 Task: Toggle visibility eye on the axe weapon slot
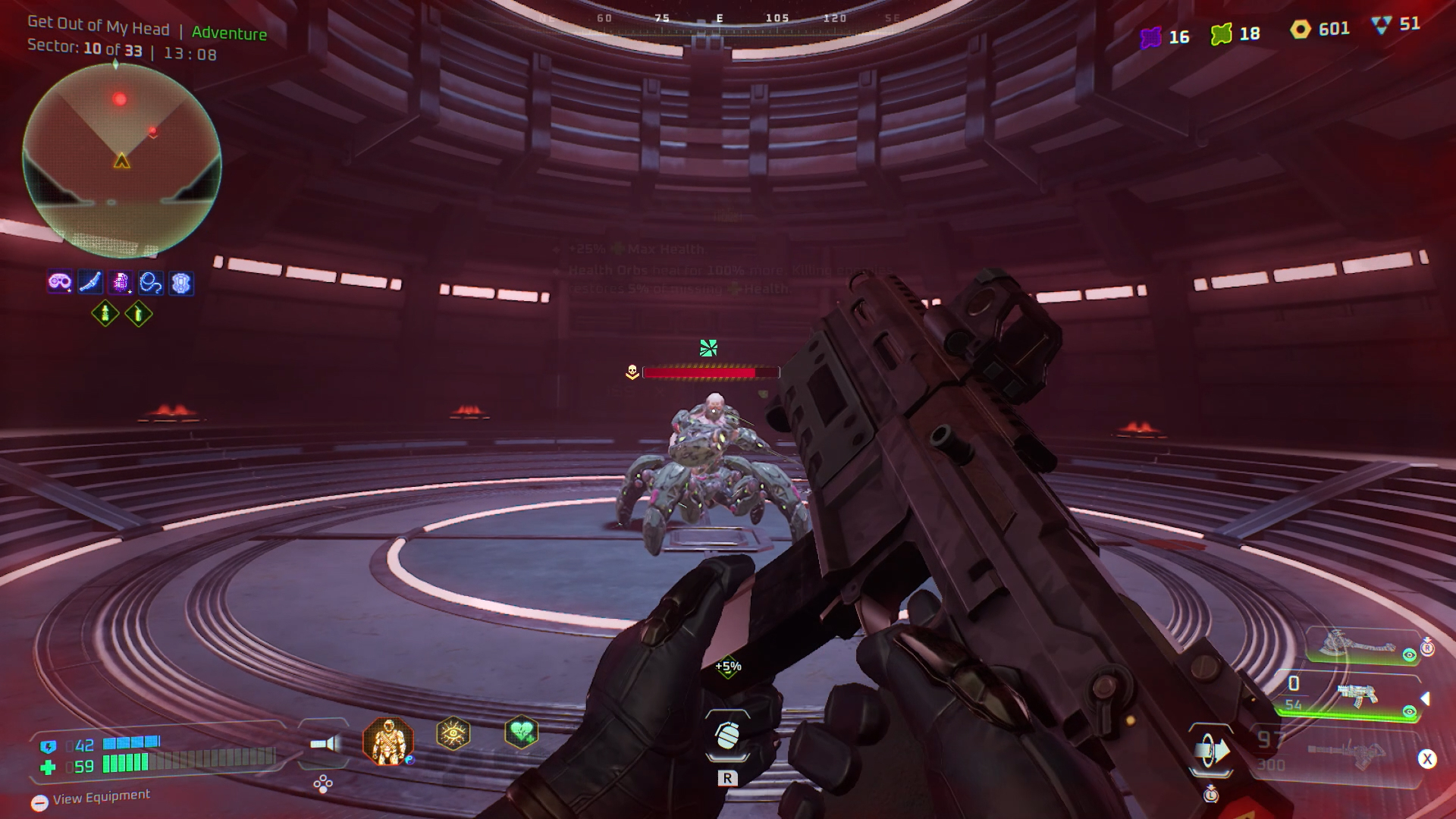(x=1408, y=654)
